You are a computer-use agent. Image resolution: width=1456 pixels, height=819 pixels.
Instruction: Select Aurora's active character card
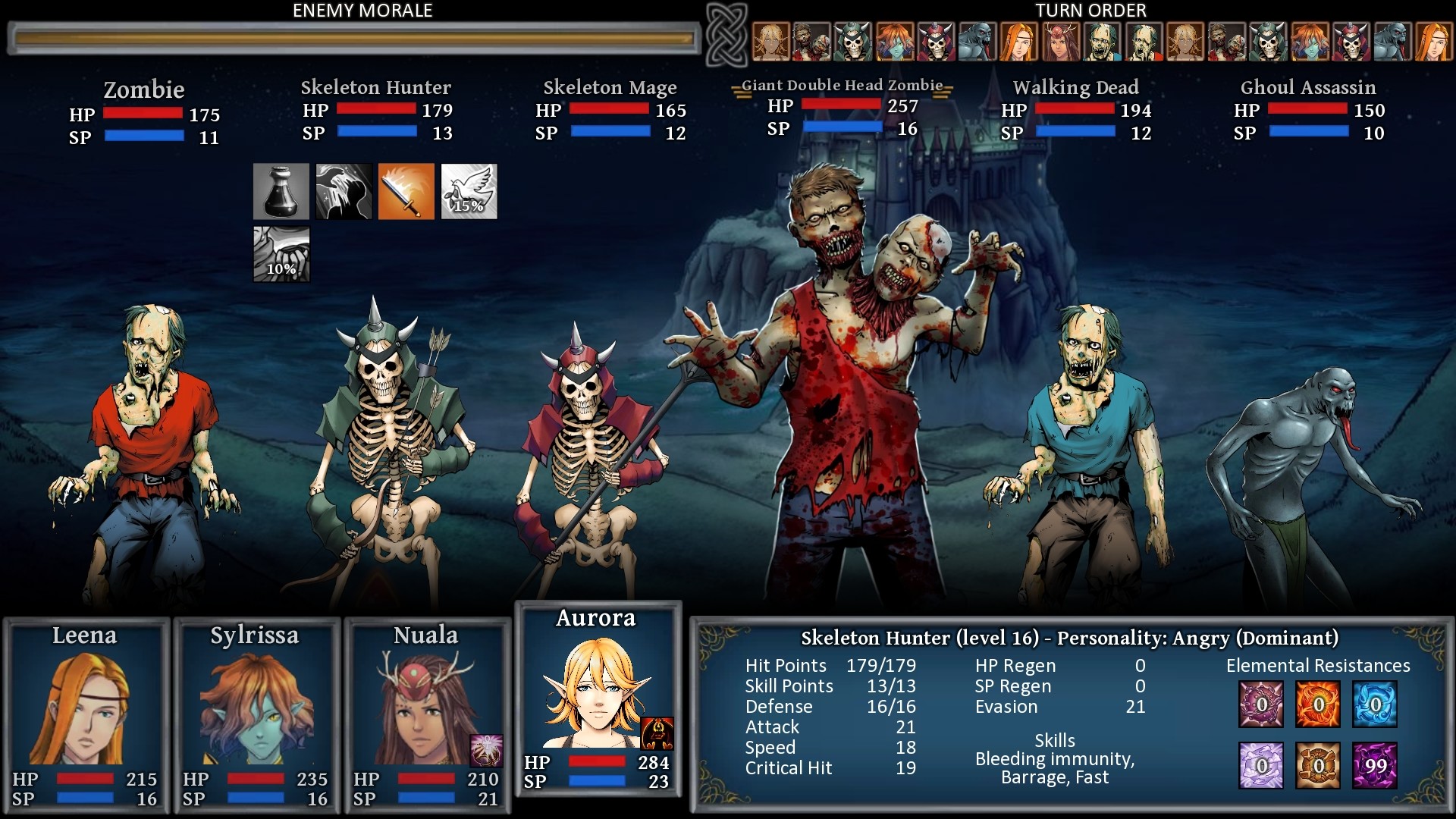coord(598,698)
